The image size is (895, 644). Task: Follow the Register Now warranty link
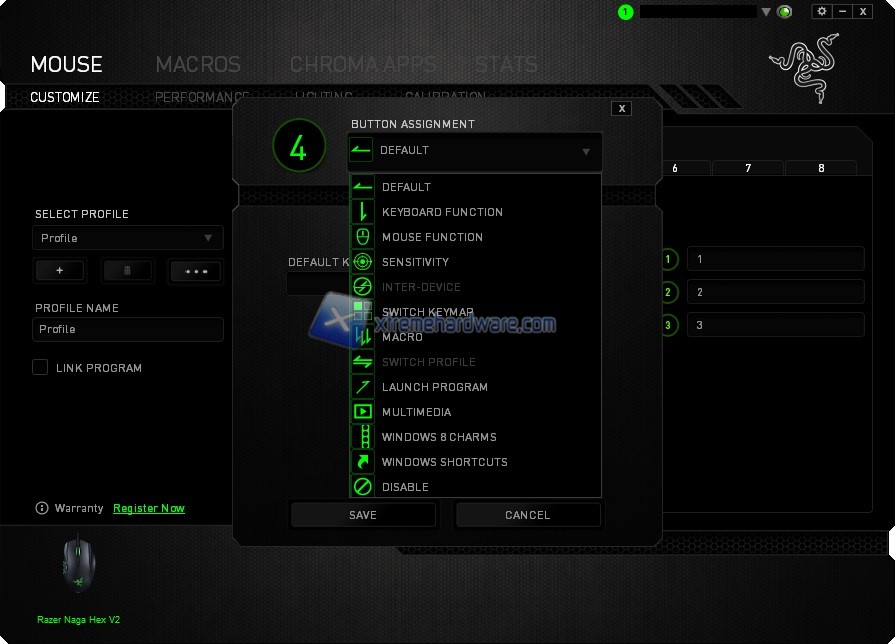(x=149, y=508)
